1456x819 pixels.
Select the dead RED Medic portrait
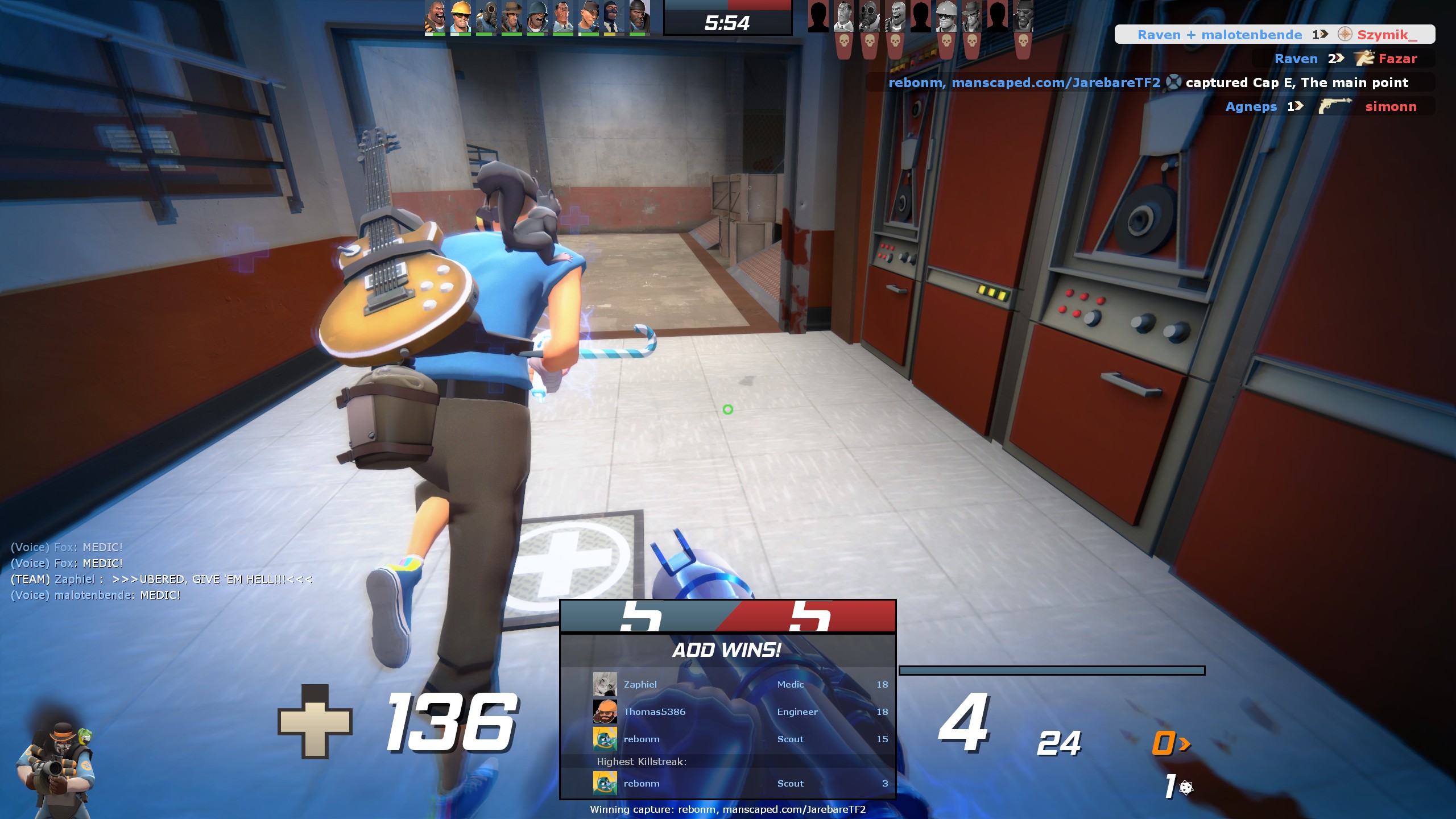(844, 17)
